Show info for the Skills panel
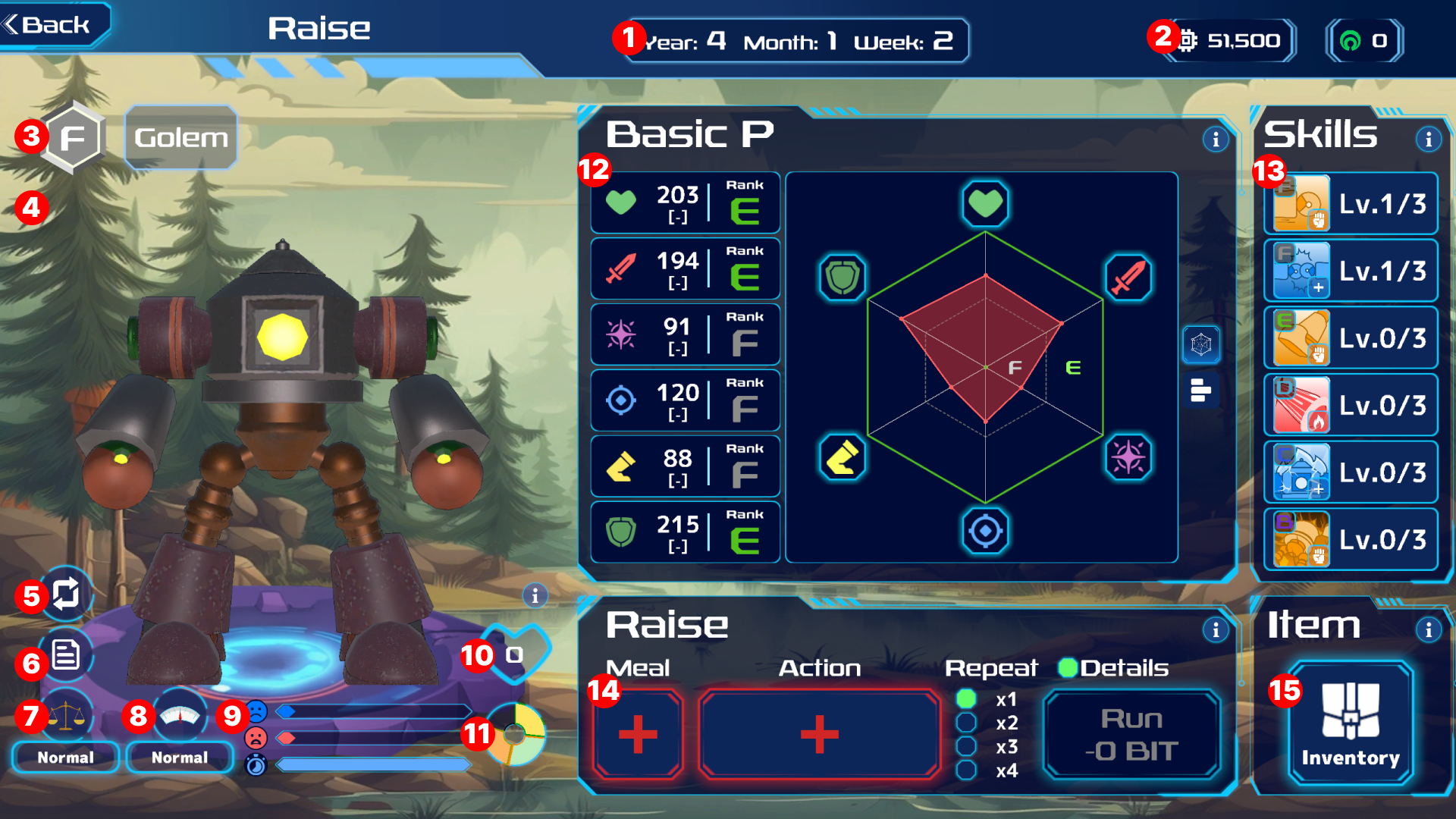Viewport: 1456px width, 819px height. tap(1429, 140)
